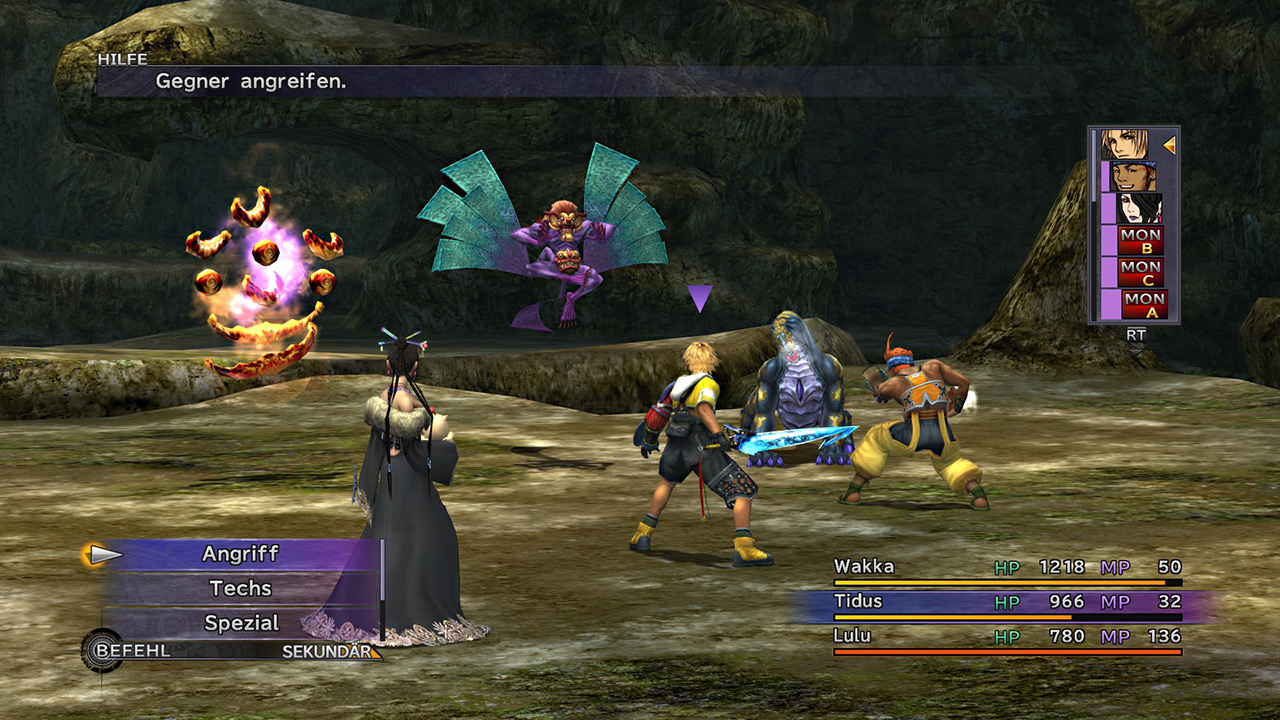Select the MON B turn-order entry
Screen dimensions: 1280x720
tap(1141, 241)
